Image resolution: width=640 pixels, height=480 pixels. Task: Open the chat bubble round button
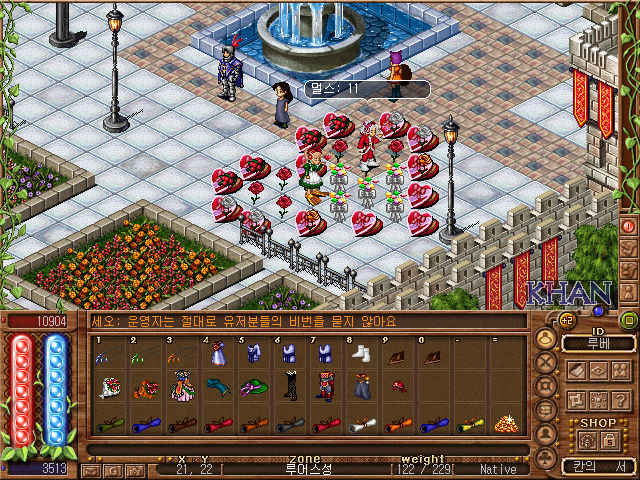pos(546,411)
